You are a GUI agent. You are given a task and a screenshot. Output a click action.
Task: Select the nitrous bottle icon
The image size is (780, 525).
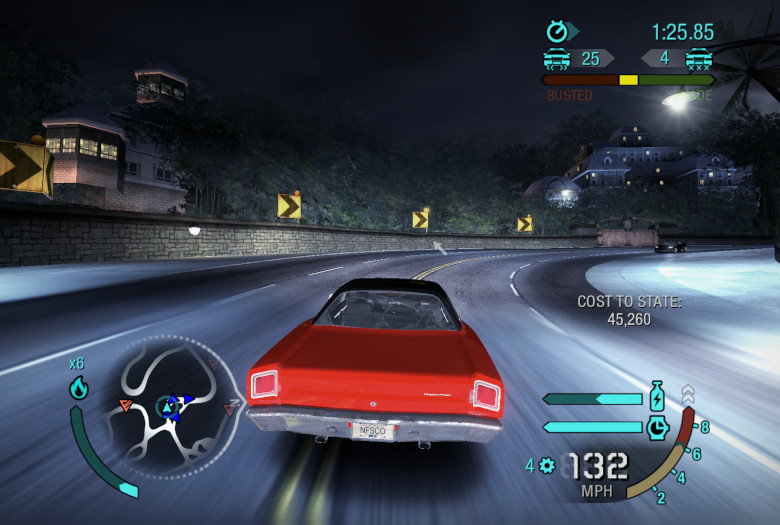(x=657, y=397)
